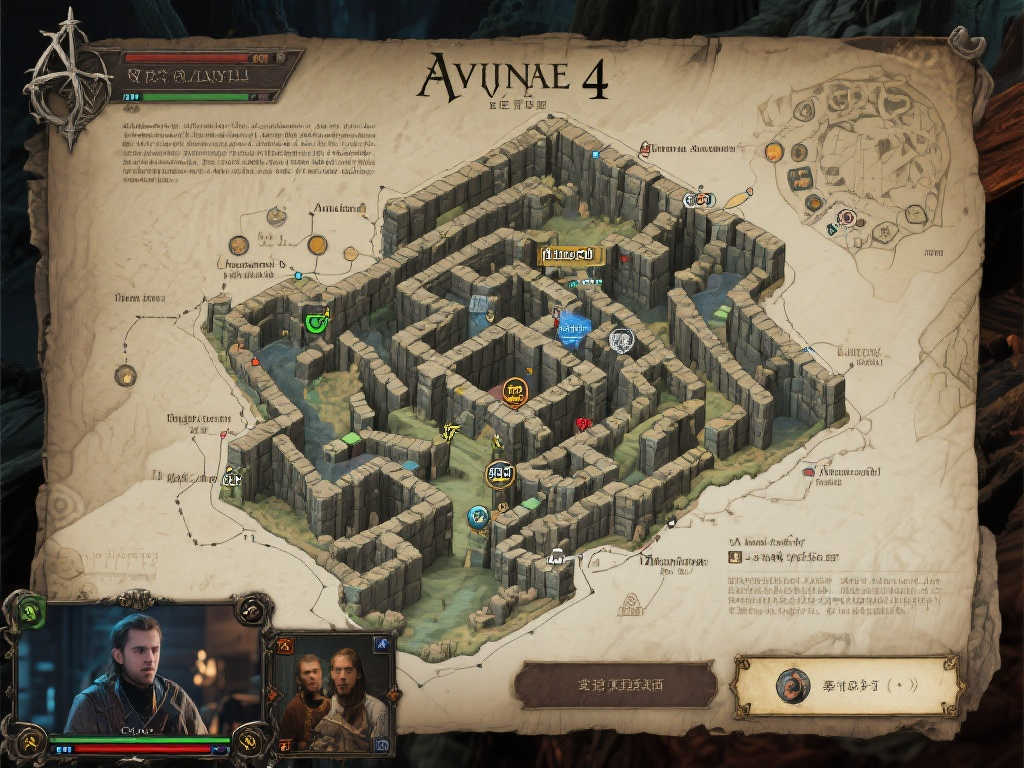This screenshot has width=1024, height=768.
Task: Click the gold medallion at hero portrait's bottom-left
Action: [29, 740]
